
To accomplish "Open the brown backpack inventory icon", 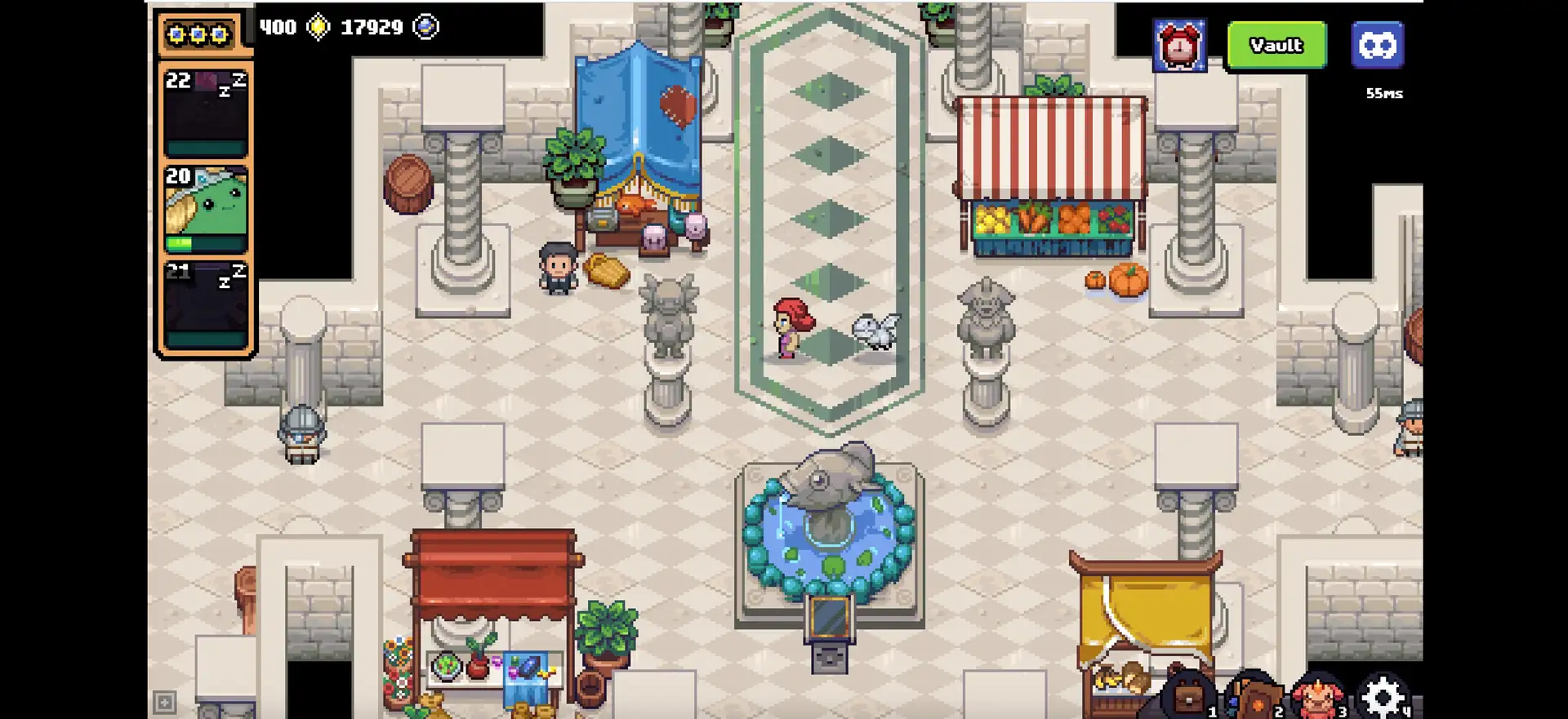I will [x=1187, y=698].
